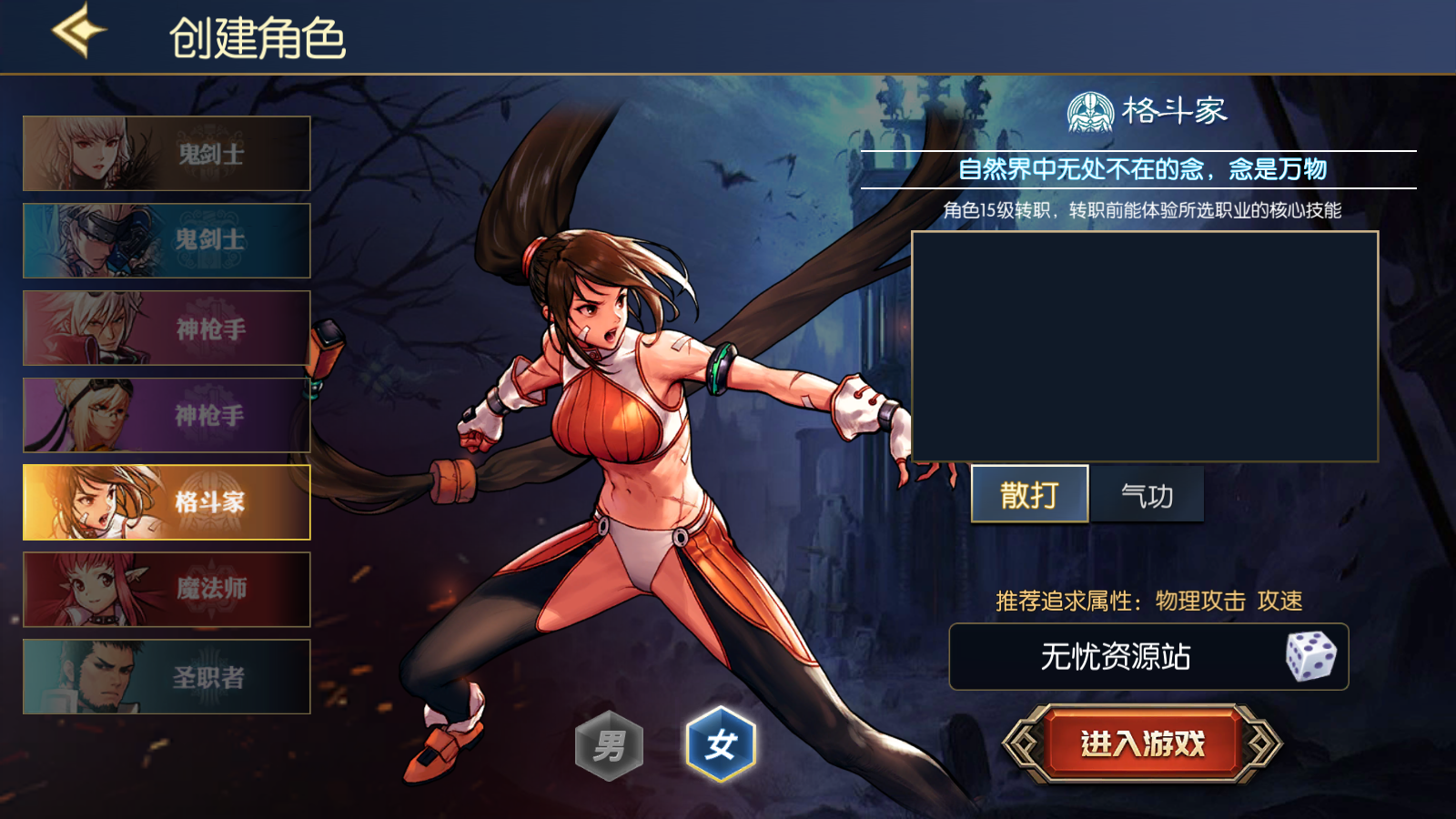Switch to the 散打 subclass tab
This screenshot has width=1456, height=819.
coord(1029,495)
